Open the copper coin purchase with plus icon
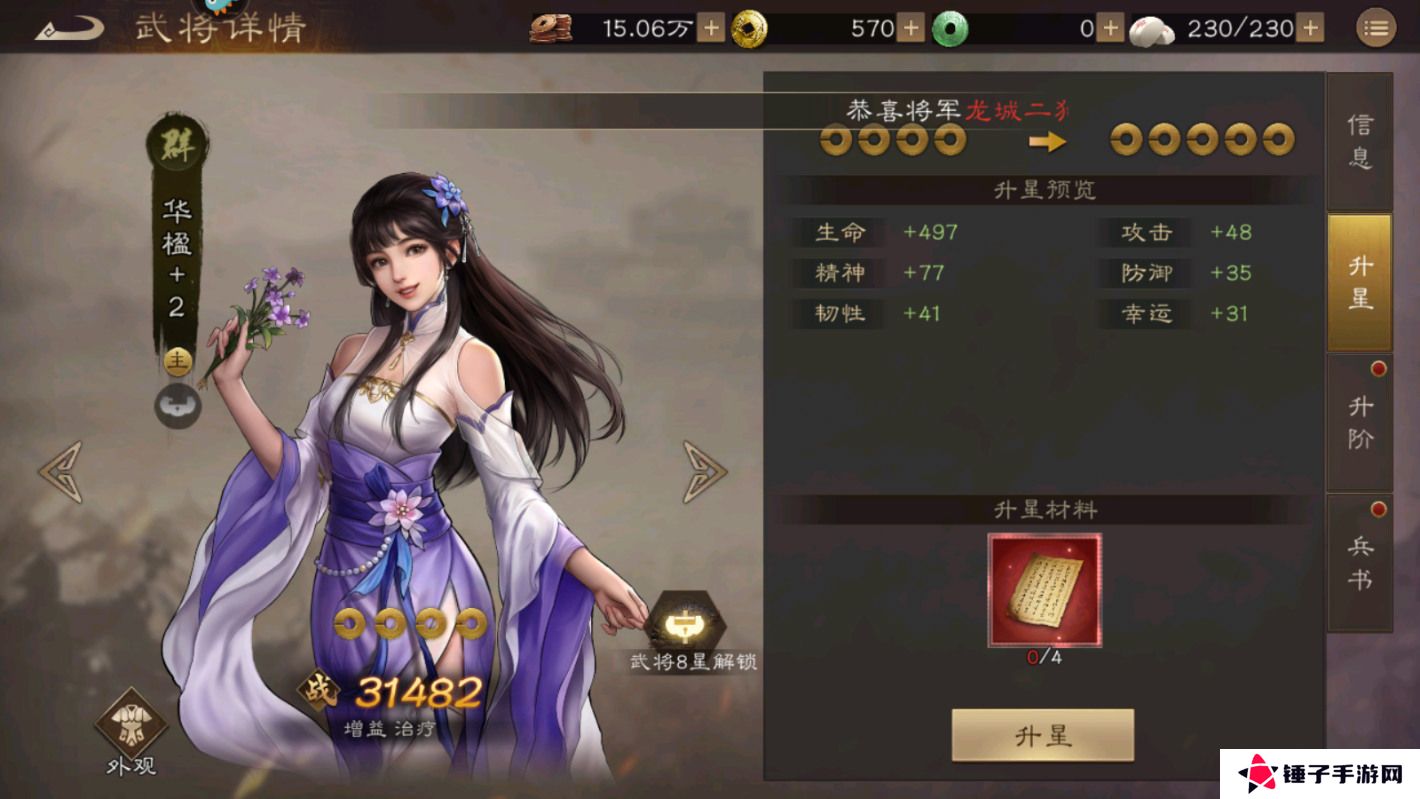Viewport: 1420px width, 799px height. 711,29
